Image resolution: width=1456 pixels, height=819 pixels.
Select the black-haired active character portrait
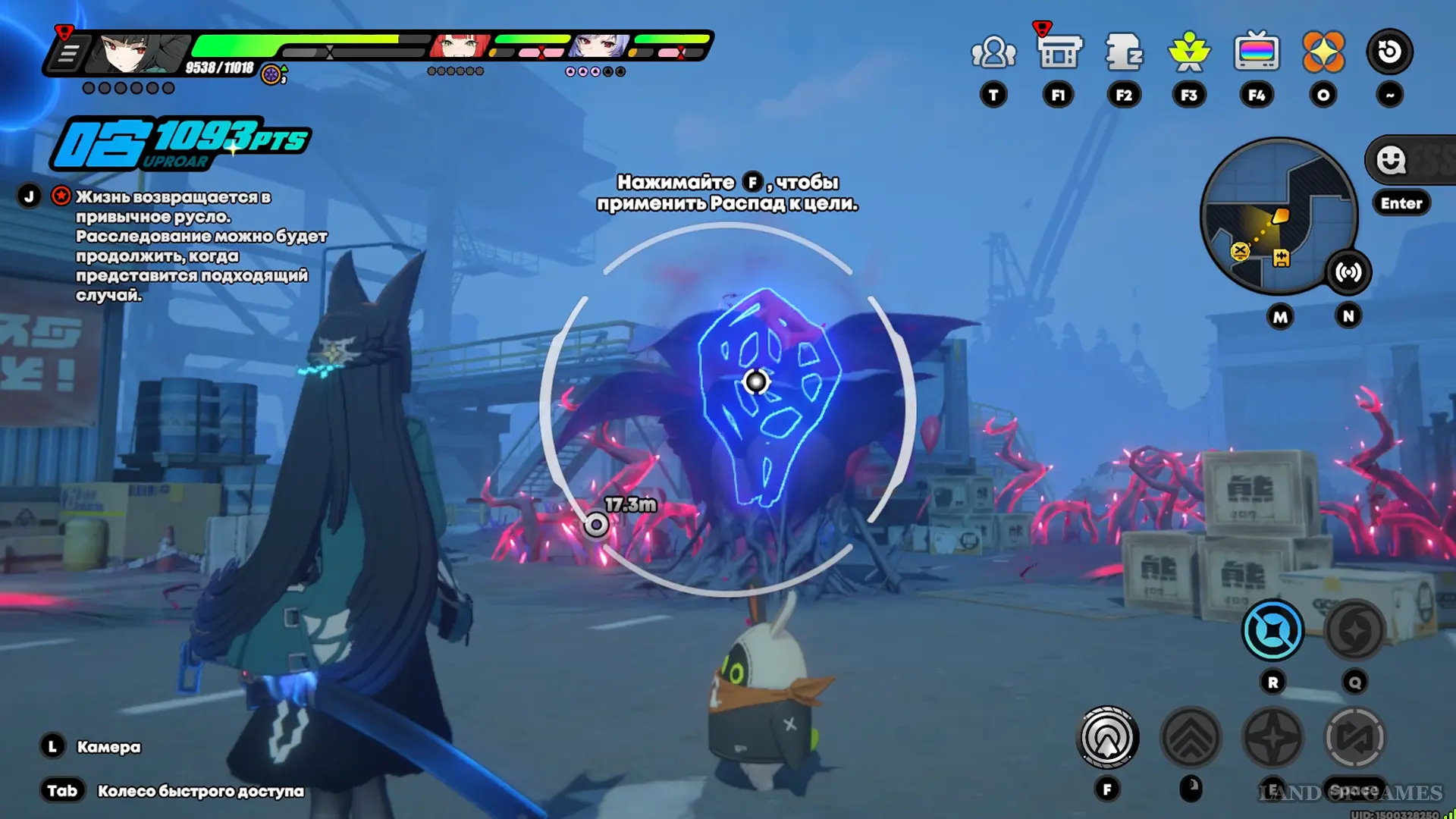(x=140, y=53)
